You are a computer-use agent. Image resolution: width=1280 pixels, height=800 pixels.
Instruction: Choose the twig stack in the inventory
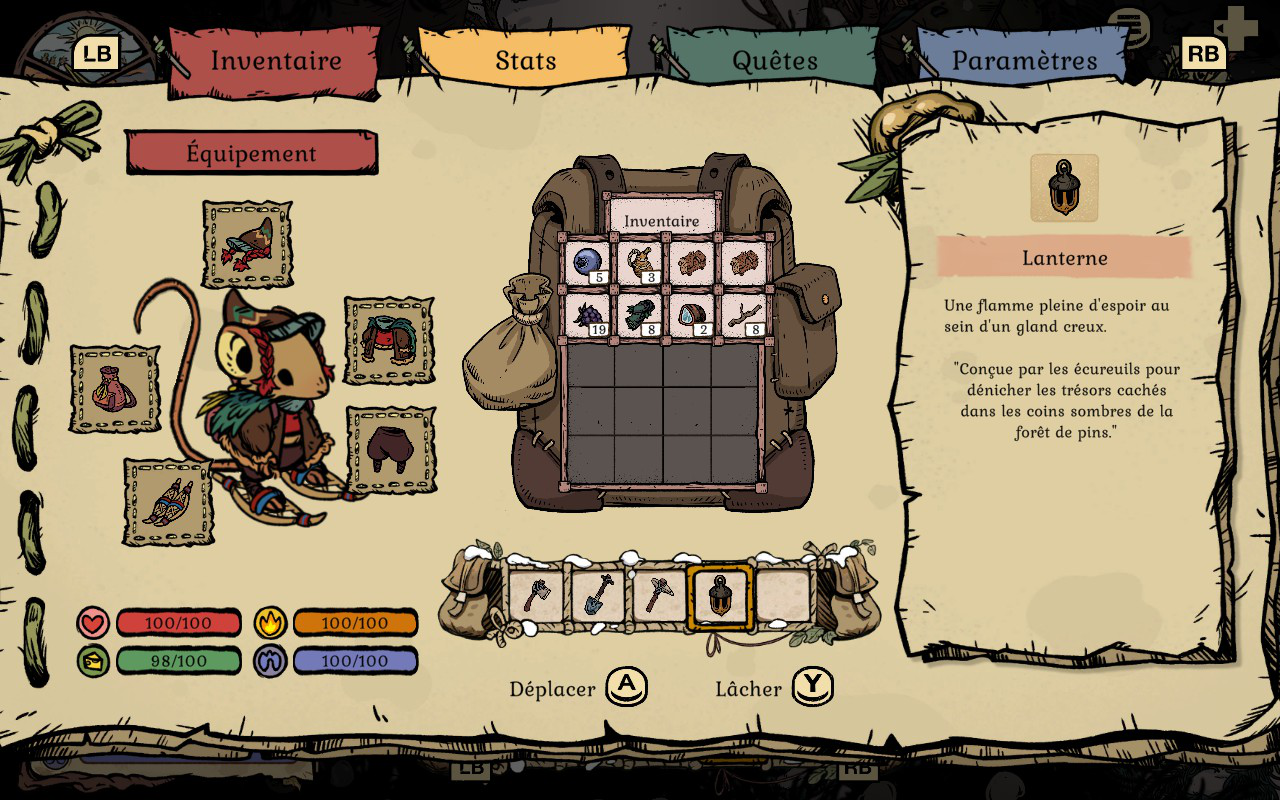(x=743, y=316)
